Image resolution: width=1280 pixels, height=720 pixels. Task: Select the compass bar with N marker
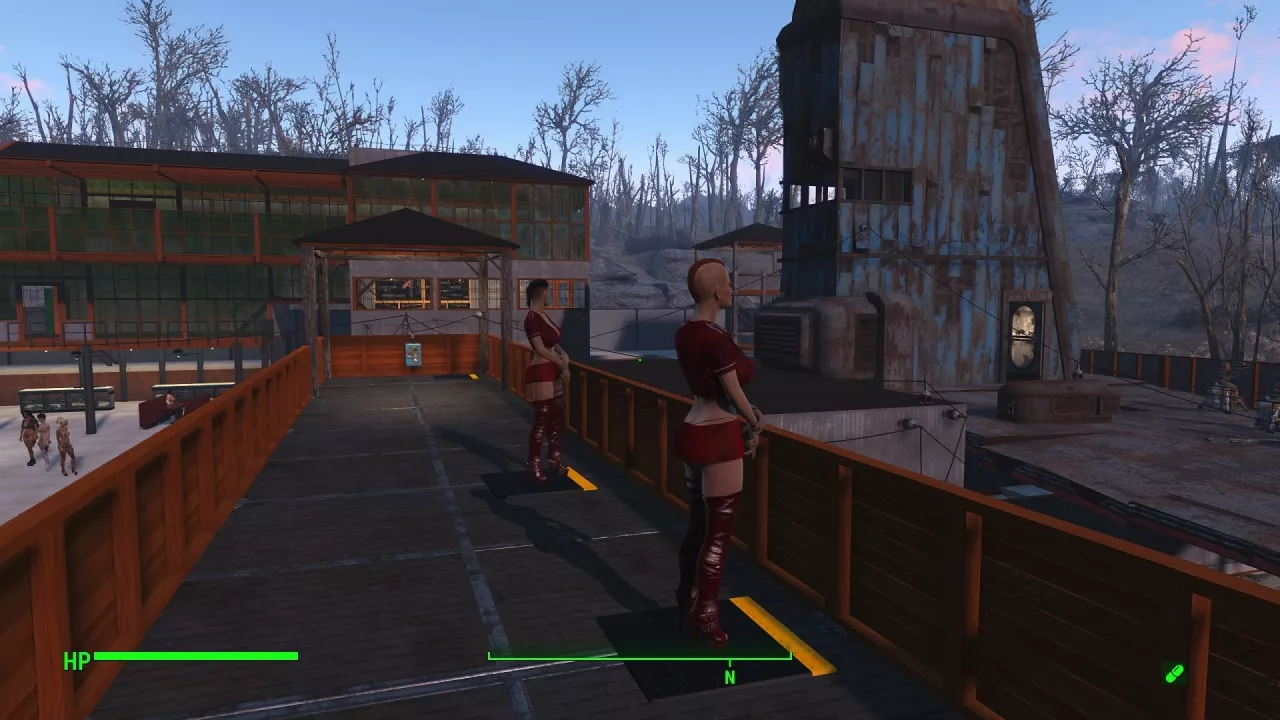click(x=640, y=658)
